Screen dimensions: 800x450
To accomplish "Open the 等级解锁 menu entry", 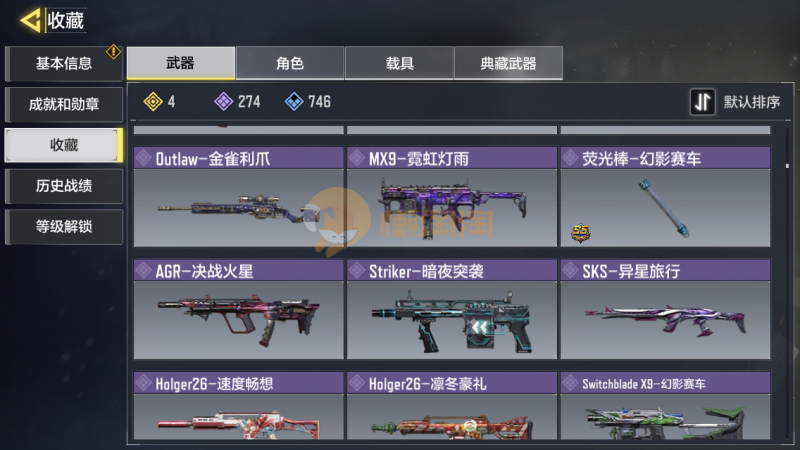I will click(64, 227).
